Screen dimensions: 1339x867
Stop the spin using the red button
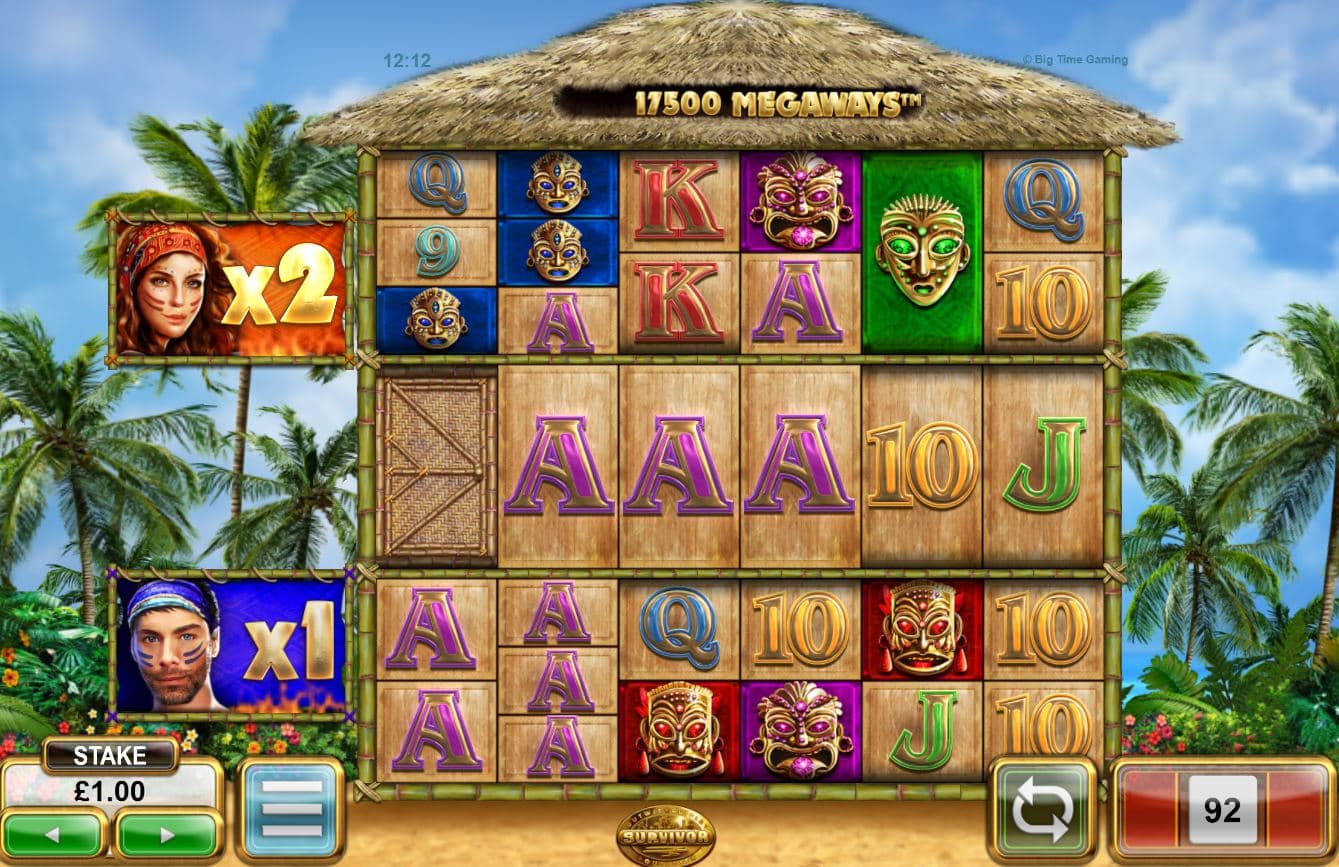click(1222, 810)
